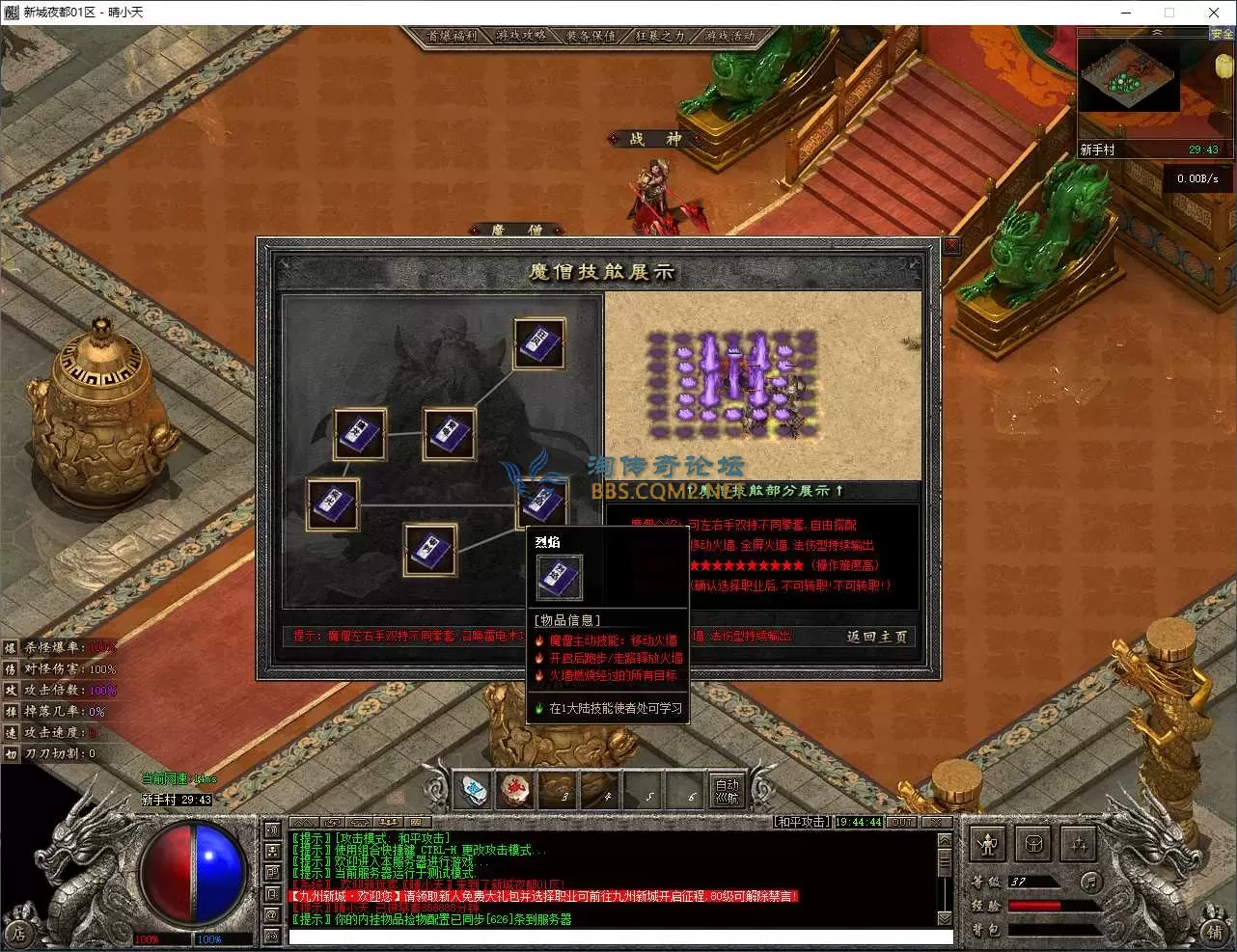
Task: Toggle the 自动巡航 auto-patrol button
Action: [x=727, y=791]
